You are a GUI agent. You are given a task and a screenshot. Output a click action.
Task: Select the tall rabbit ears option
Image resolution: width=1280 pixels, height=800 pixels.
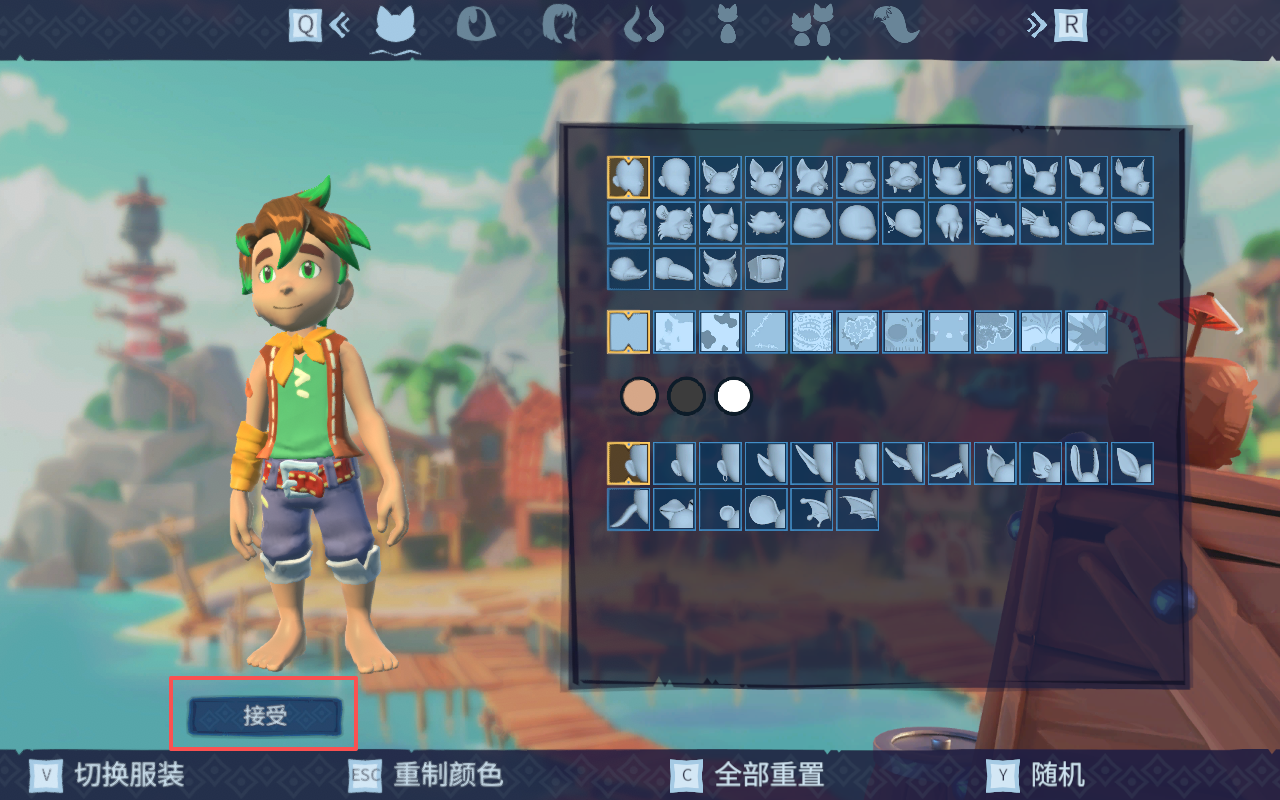(x=1086, y=463)
